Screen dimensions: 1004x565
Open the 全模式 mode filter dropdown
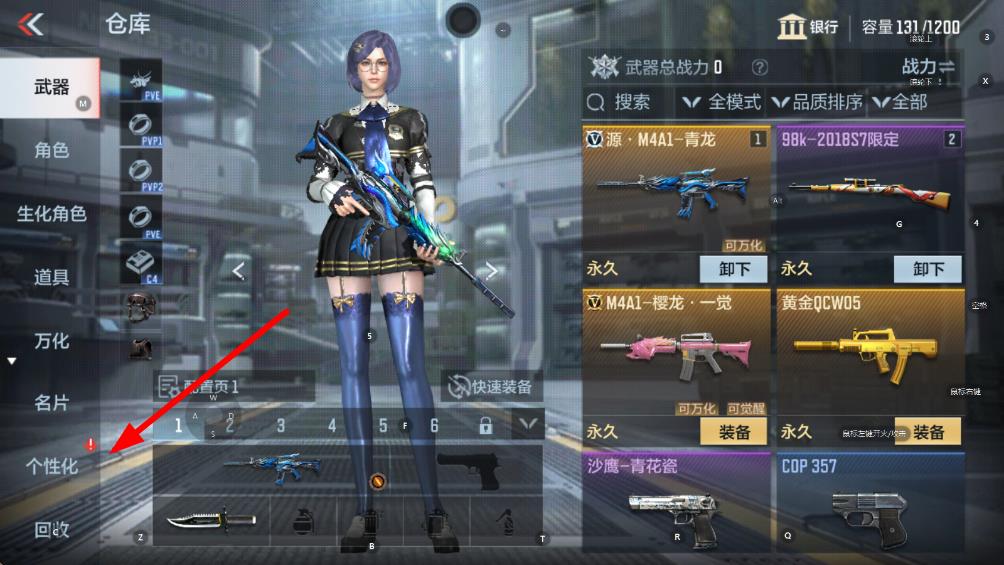(x=721, y=102)
